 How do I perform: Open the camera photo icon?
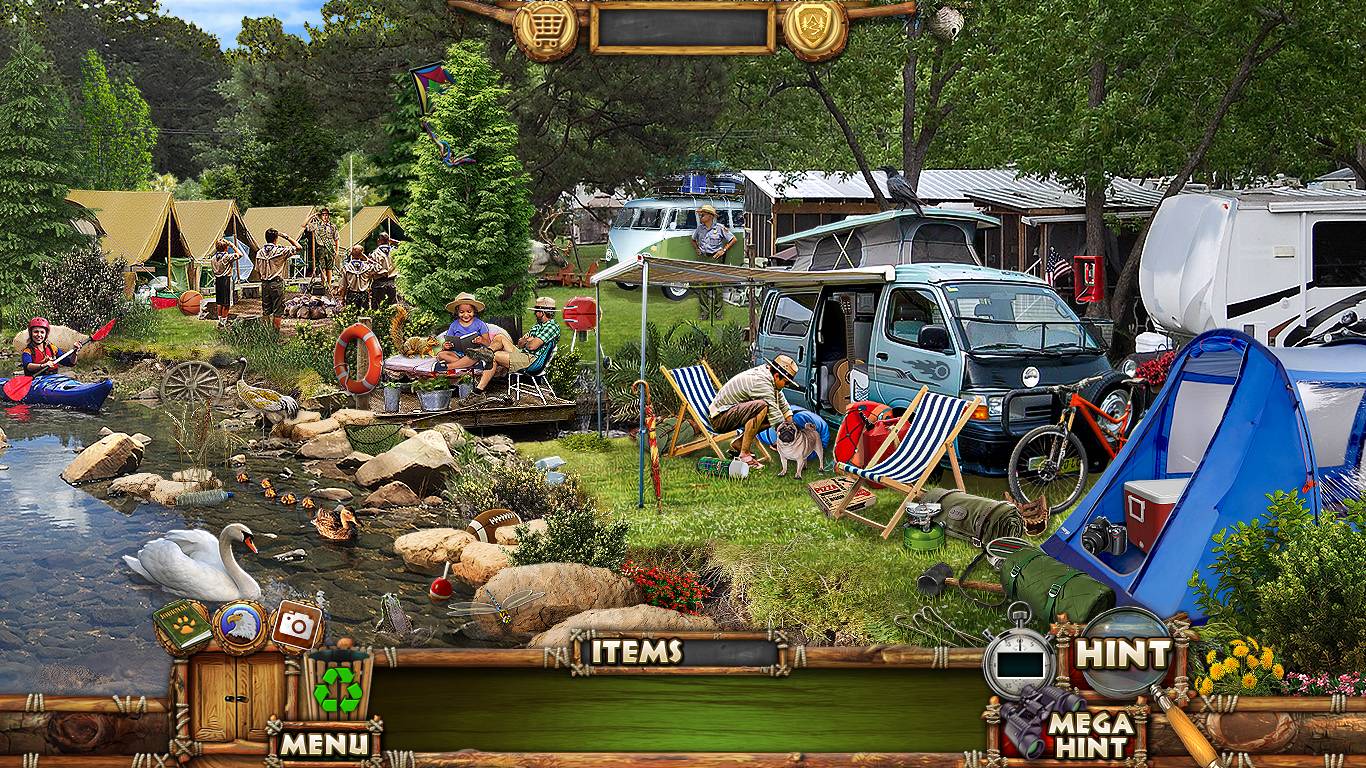coord(297,625)
